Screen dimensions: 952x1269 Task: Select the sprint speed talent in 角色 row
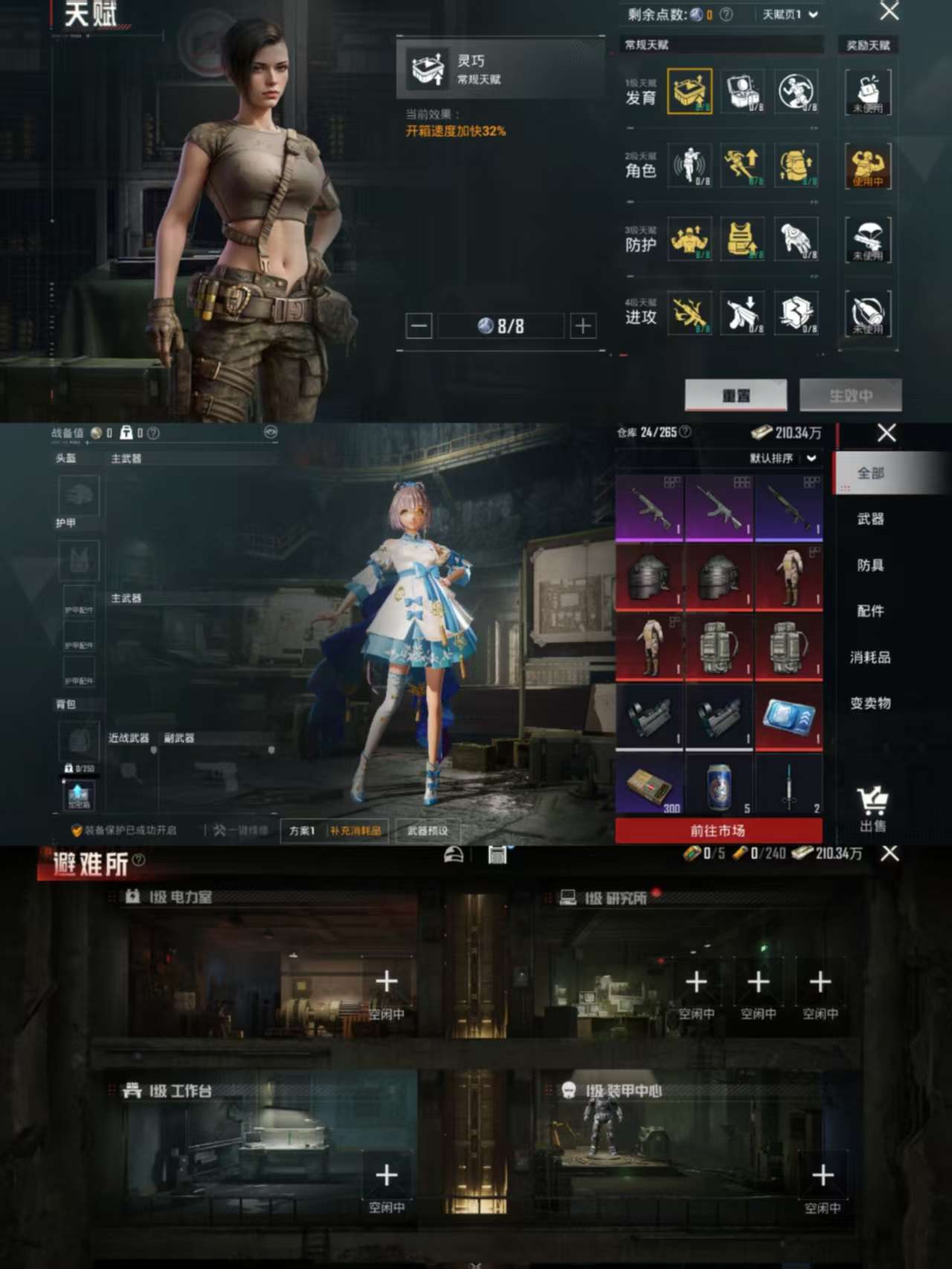743,166
